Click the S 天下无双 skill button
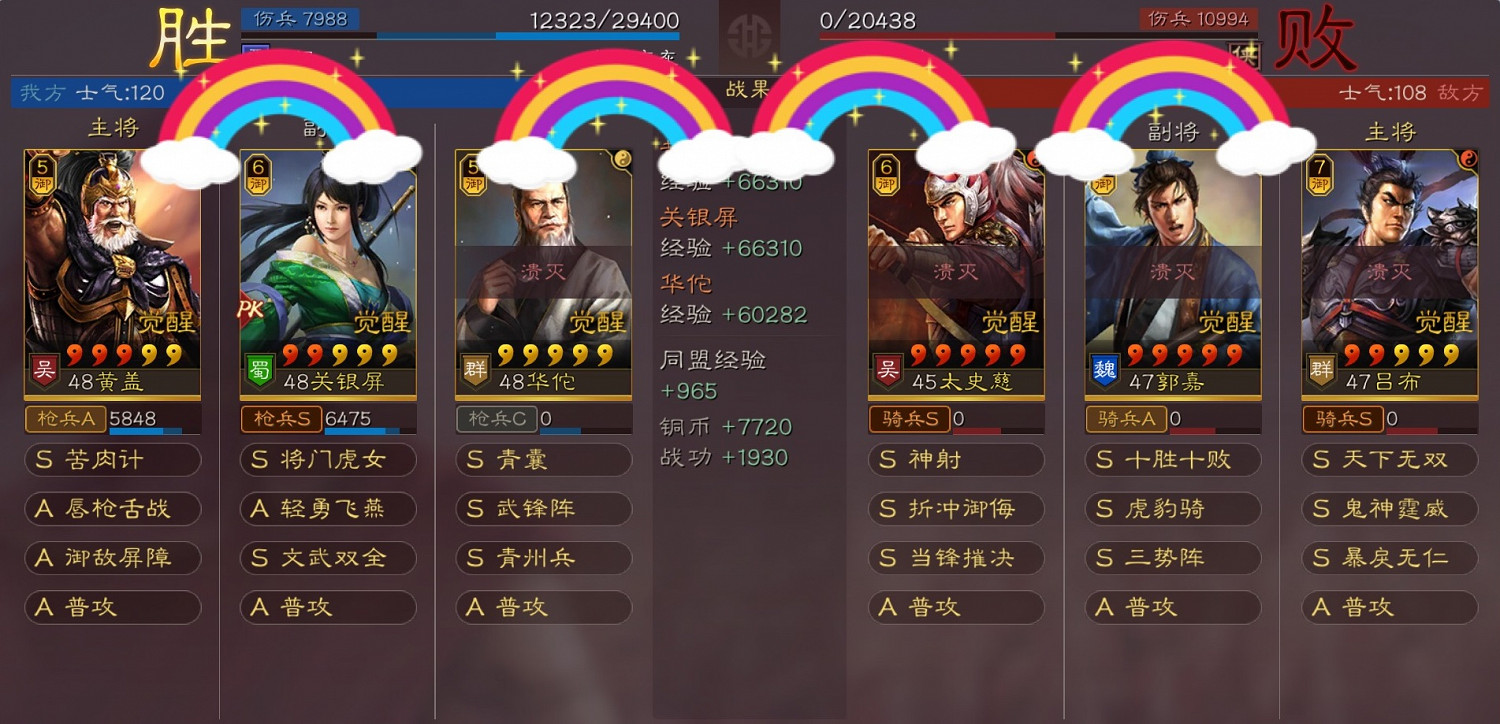The width and height of the screenshot is (1500, 724). click(1388, 460)
